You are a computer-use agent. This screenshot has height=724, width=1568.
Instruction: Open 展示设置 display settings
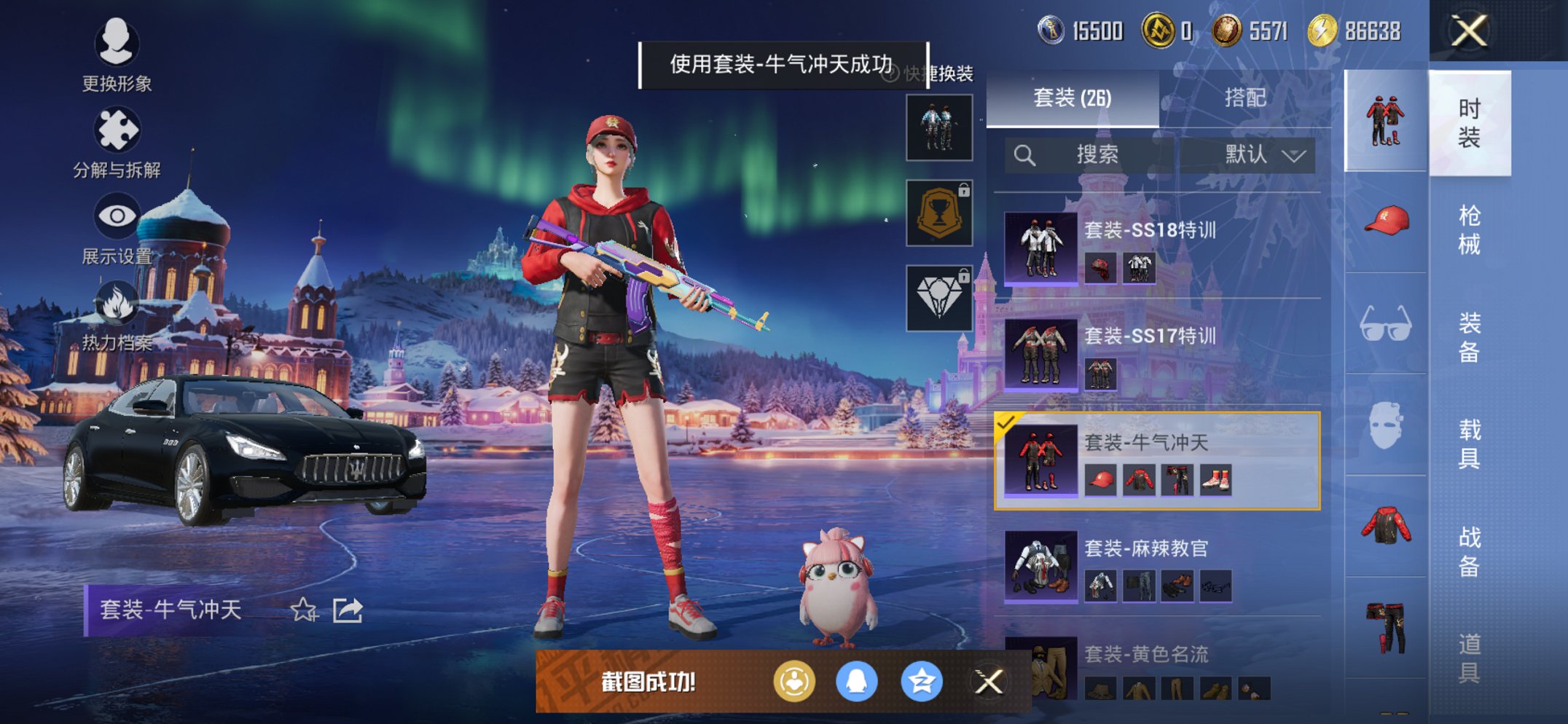pos(117,215)
